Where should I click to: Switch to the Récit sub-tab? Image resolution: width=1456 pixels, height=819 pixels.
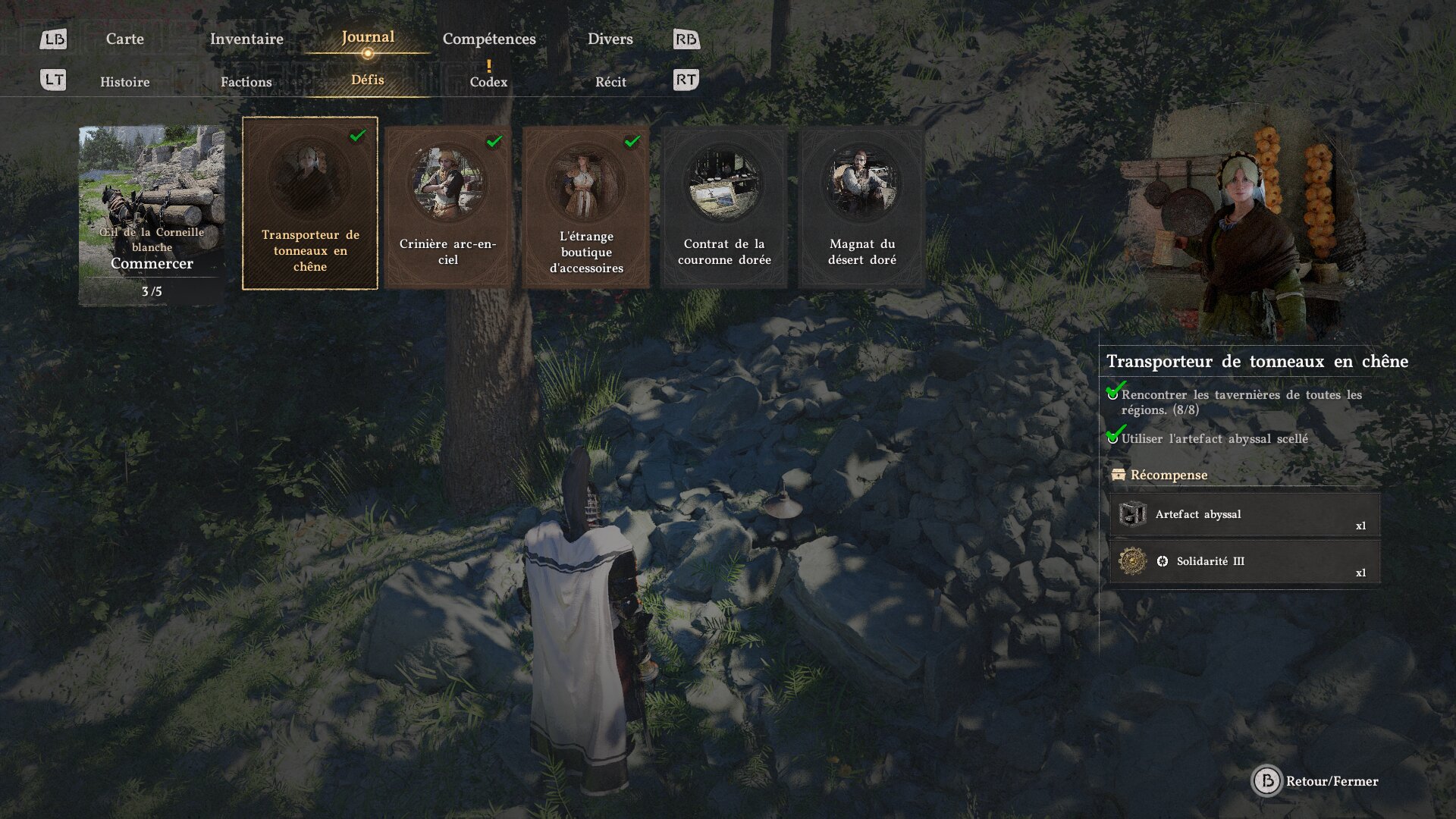(x=610, y=82)
